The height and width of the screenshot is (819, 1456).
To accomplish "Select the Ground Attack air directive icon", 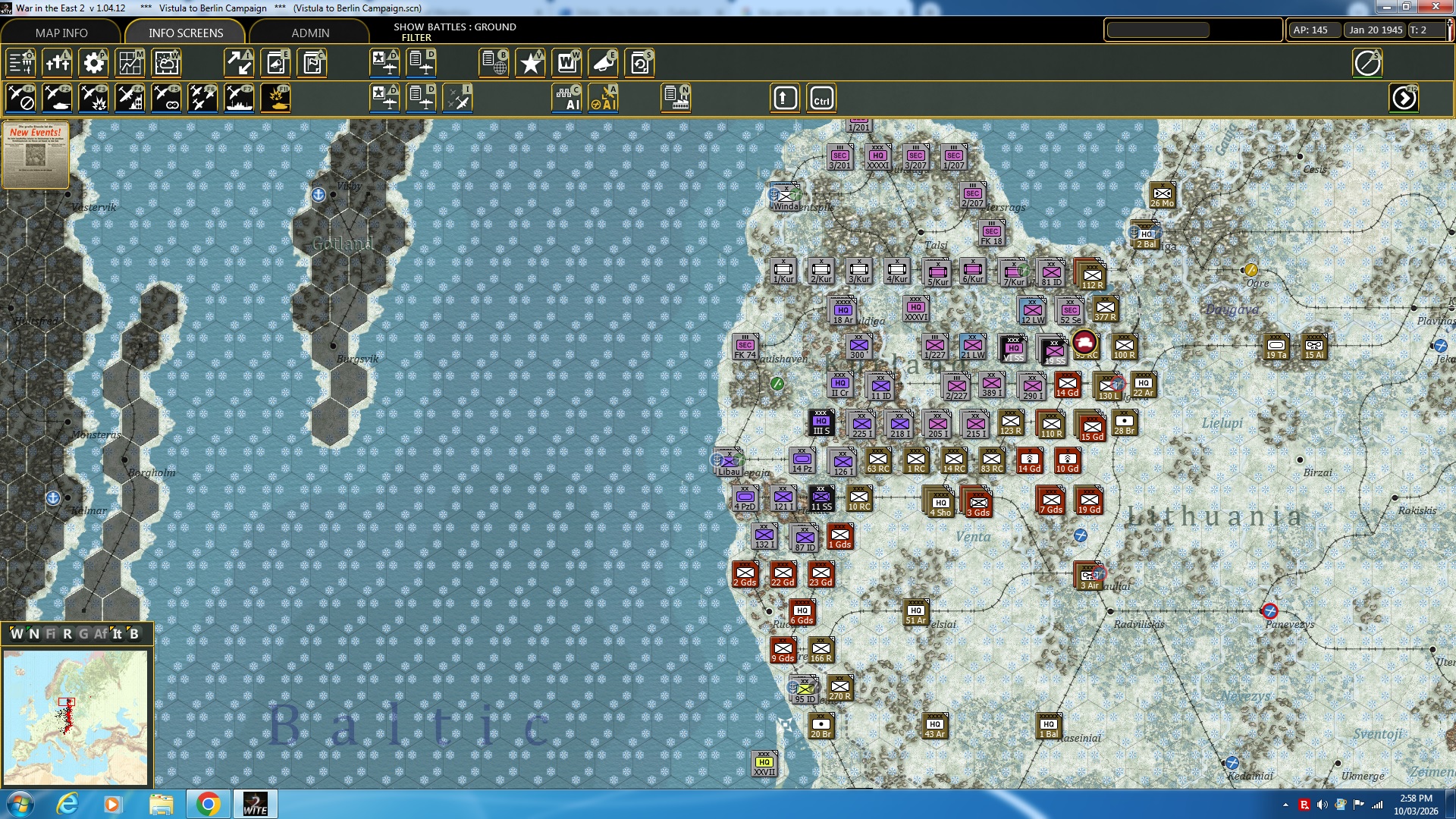I will (57, 98).
